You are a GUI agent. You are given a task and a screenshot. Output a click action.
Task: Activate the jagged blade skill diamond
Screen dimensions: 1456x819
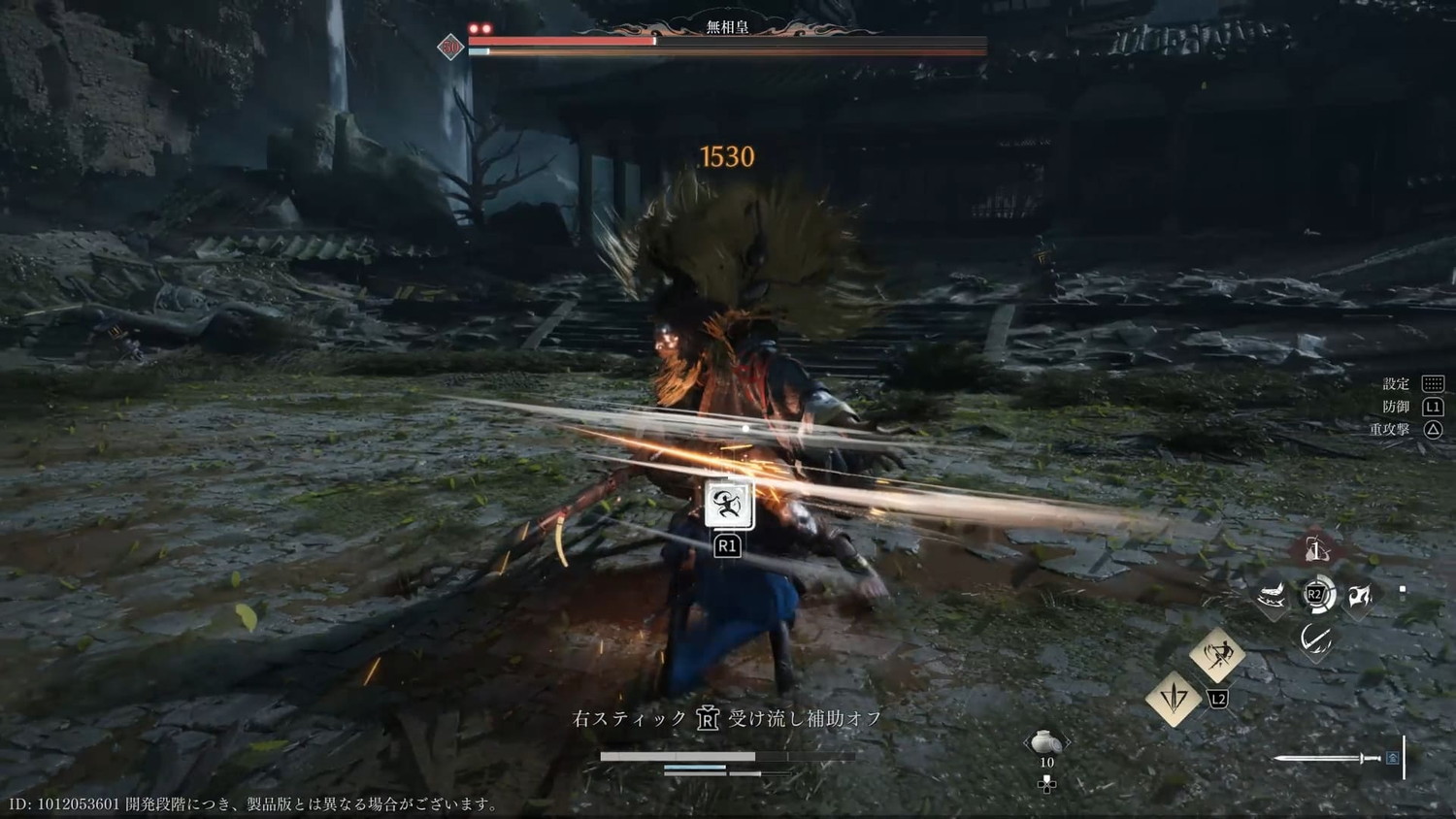pyautogui.click(x=1272, y=596)
